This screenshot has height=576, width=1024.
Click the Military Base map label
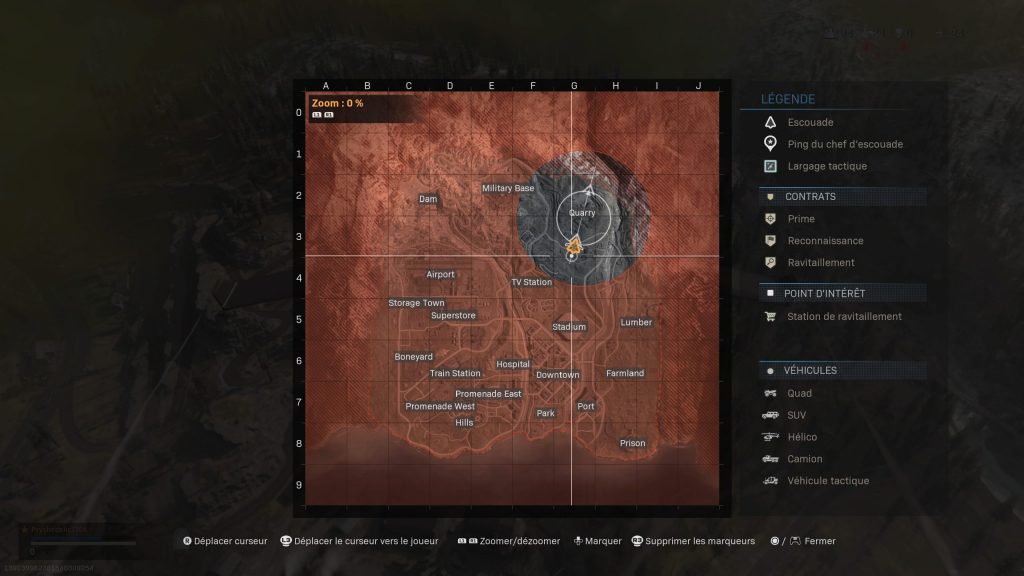508,188
